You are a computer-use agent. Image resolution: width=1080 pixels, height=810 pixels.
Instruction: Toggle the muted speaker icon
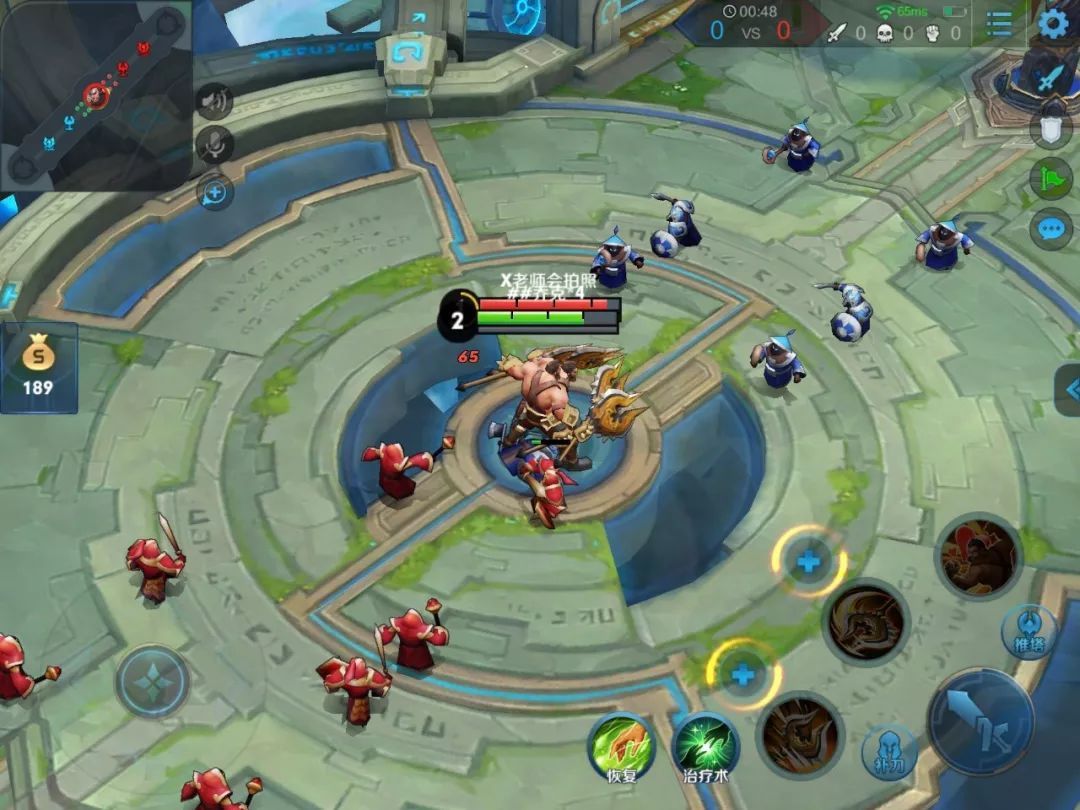coord(214,100)
